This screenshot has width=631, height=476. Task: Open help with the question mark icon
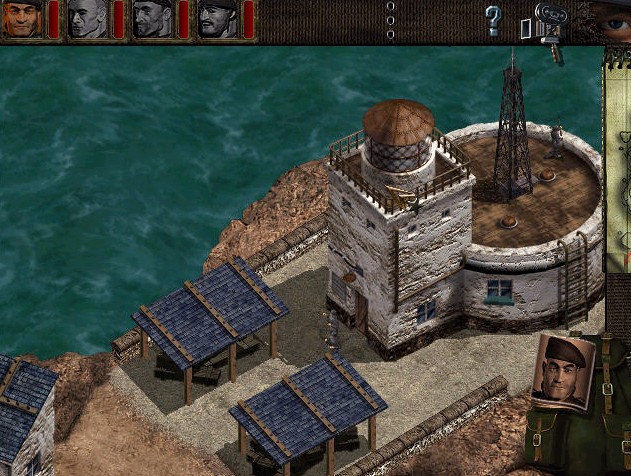click(492, 20)
